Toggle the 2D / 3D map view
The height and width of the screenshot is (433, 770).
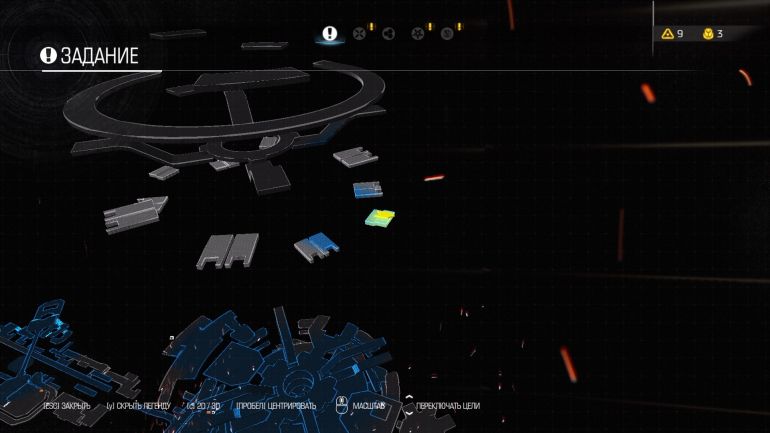[x=205, y=406]
